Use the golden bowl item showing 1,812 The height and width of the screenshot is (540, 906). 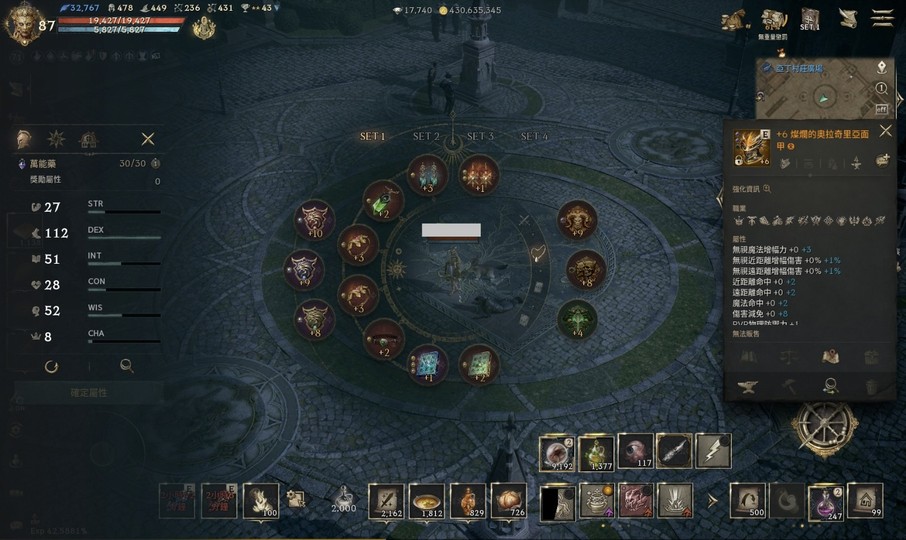427,500
